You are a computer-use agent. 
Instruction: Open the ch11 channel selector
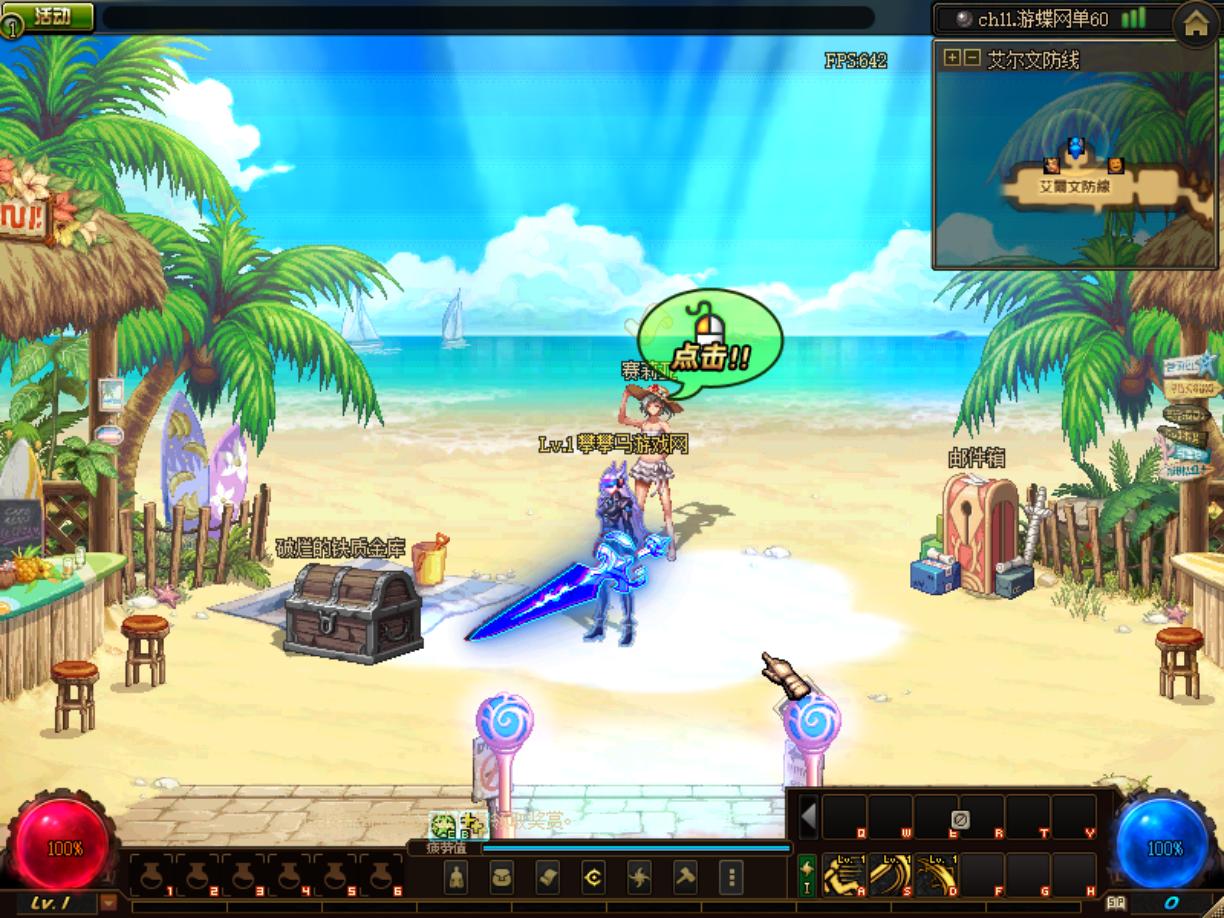(1048, 19)
